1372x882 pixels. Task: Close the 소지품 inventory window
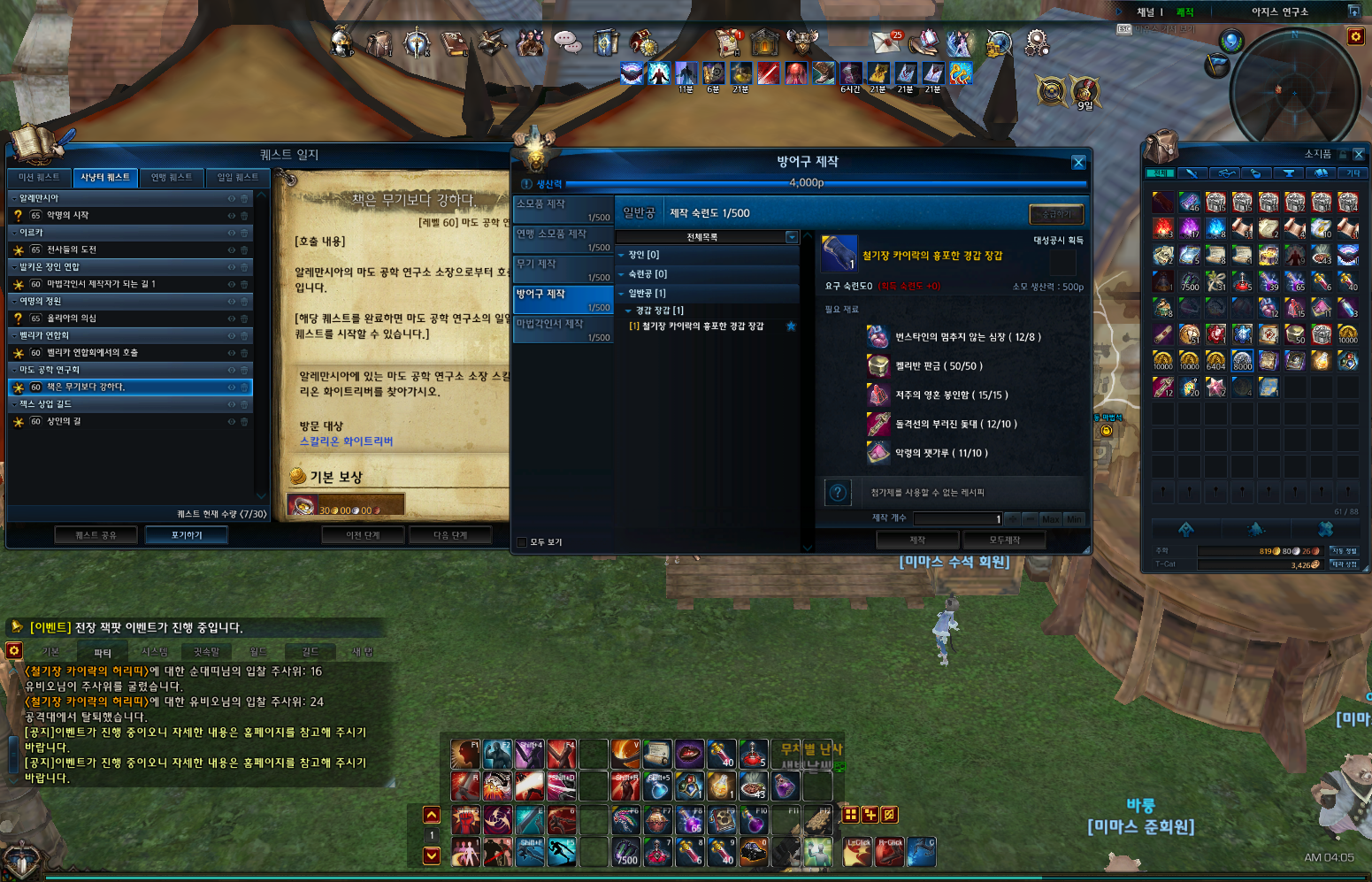[x=1359, y=154]
